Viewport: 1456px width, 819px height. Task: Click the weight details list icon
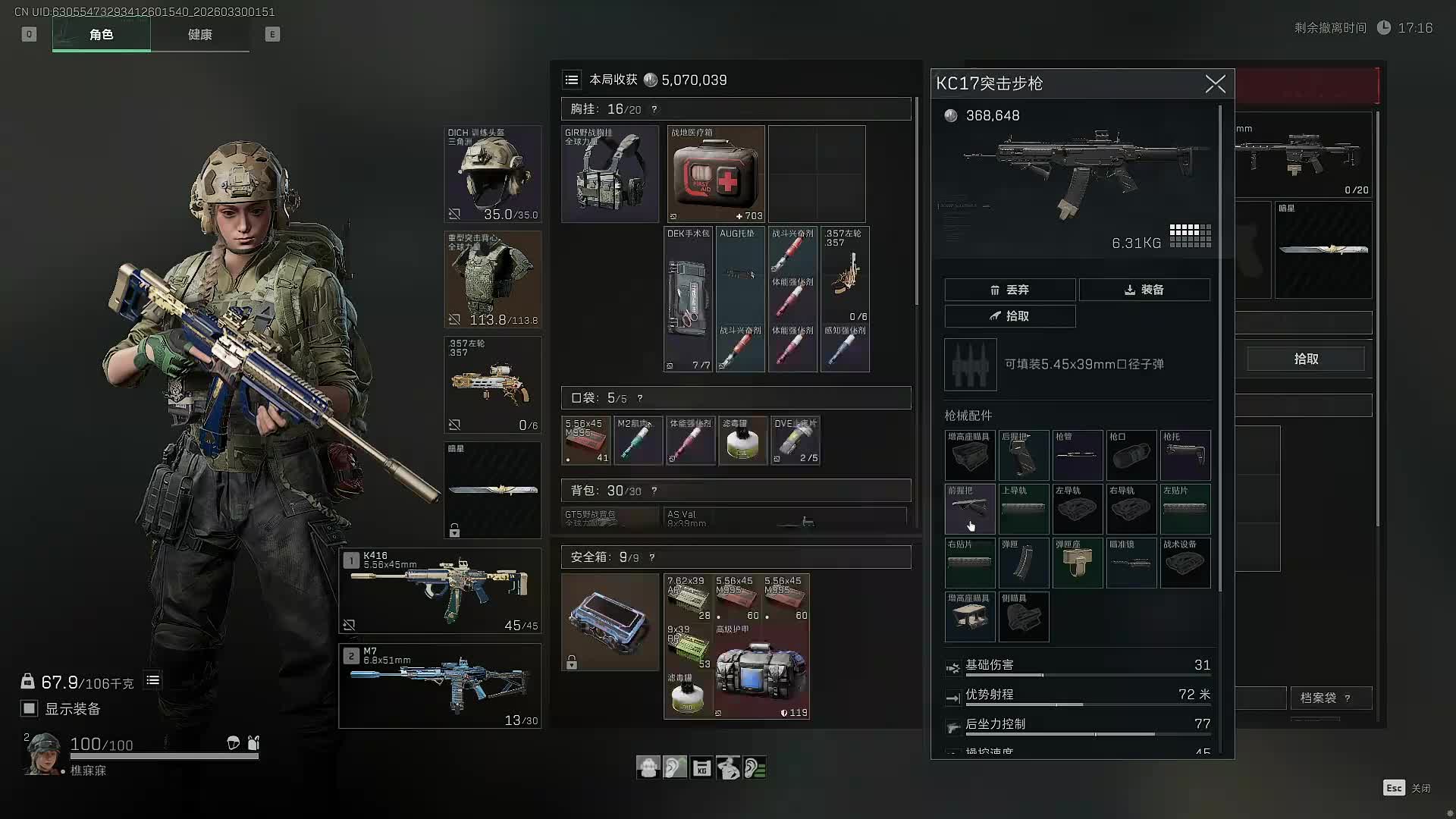152,680
